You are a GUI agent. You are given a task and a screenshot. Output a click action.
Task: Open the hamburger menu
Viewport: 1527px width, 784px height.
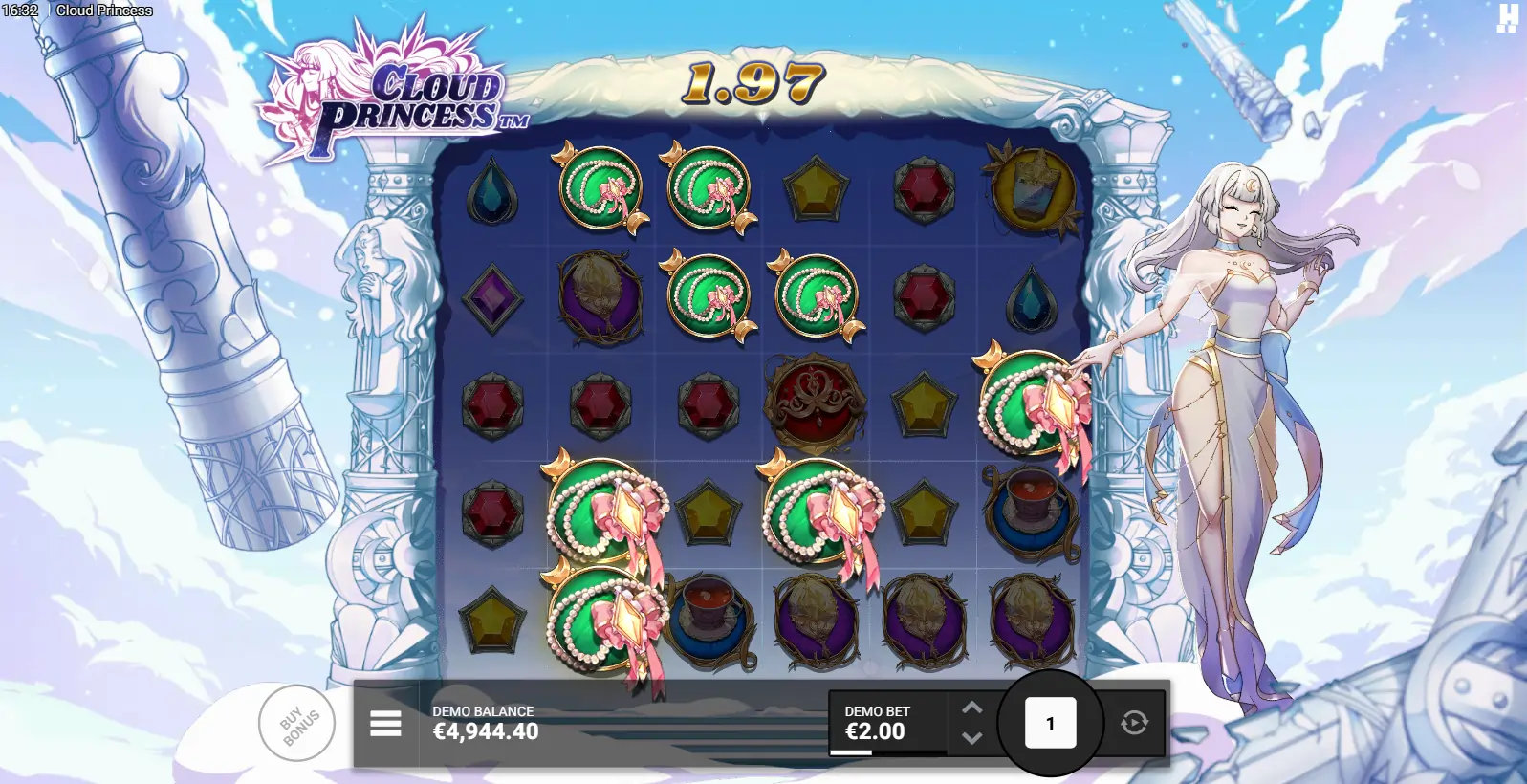click(385, 724)
